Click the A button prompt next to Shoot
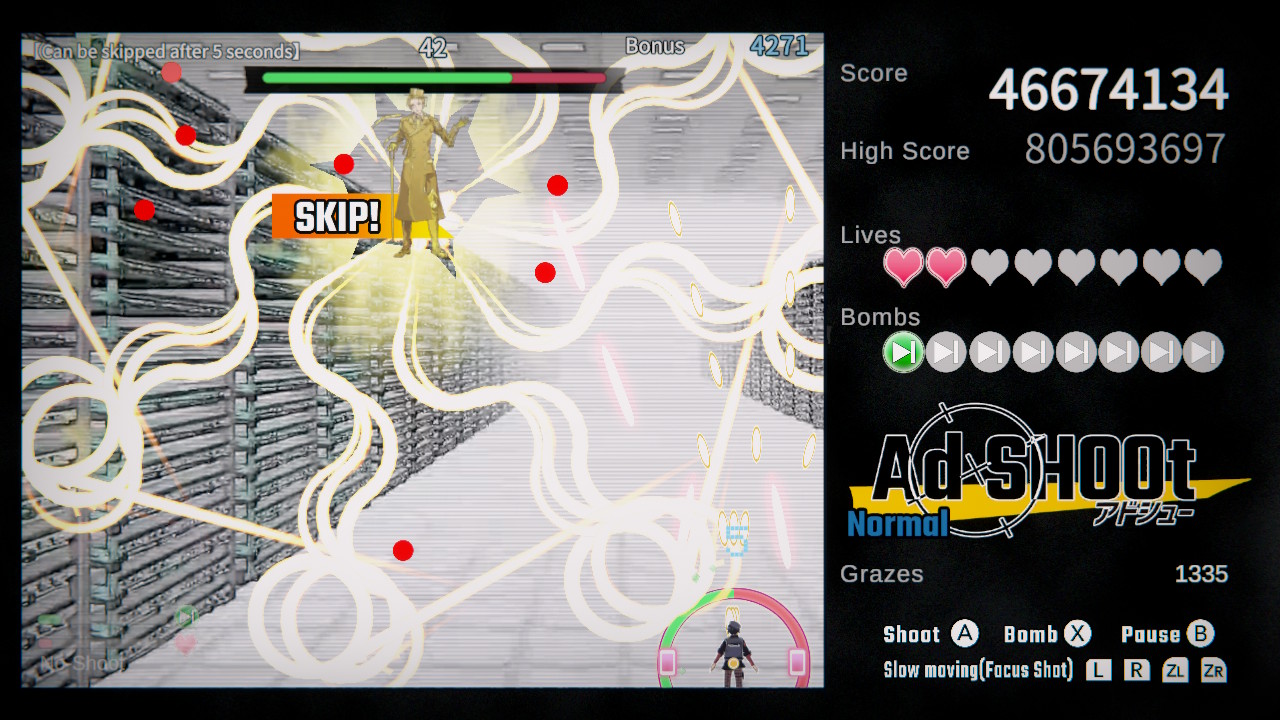The width and height of the screenshot is (1280, 720). 967,633
